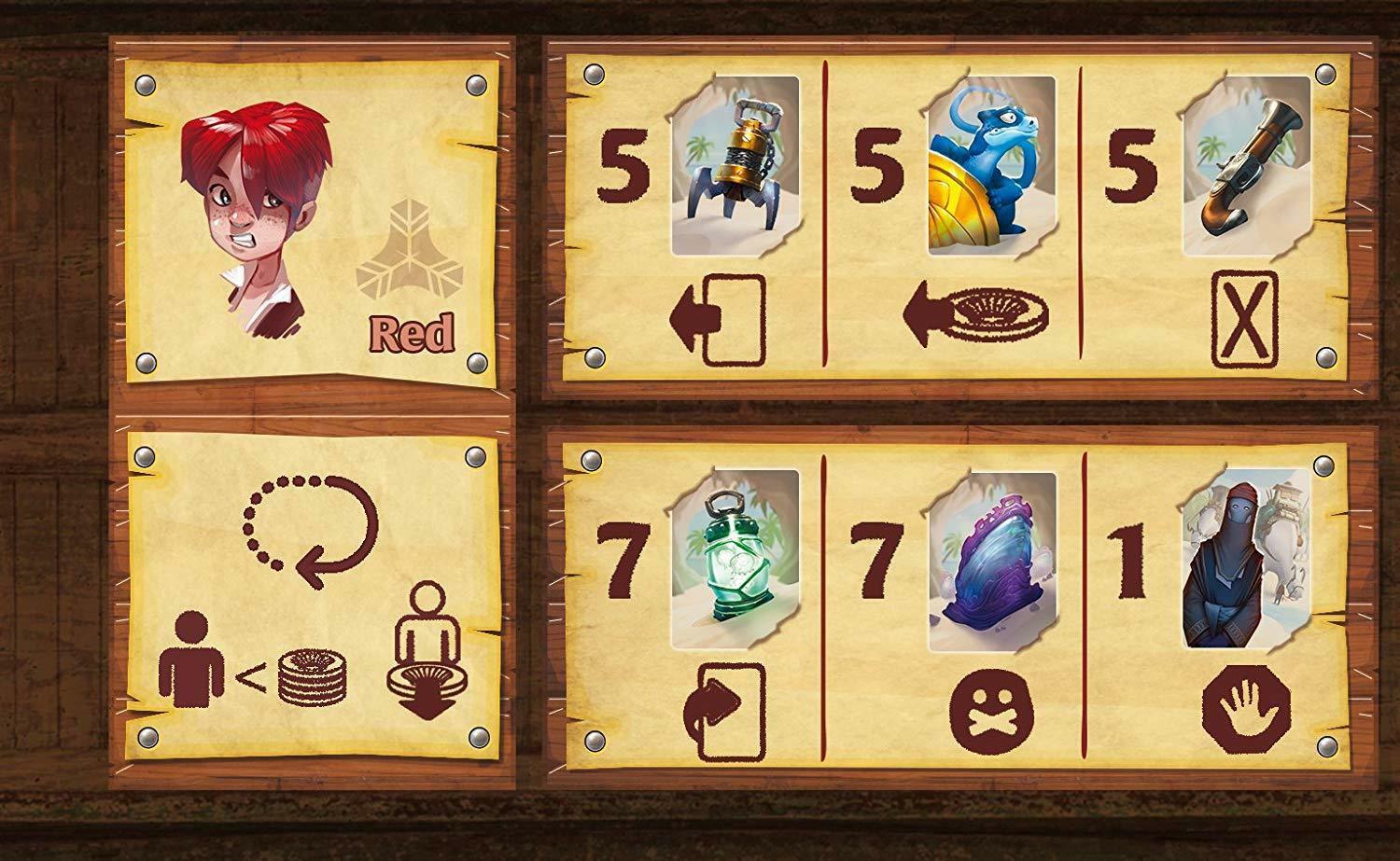This screenshot has height=861, width=1400.
Task: Select the green glowing lantern card
Action: click(735, 558)
